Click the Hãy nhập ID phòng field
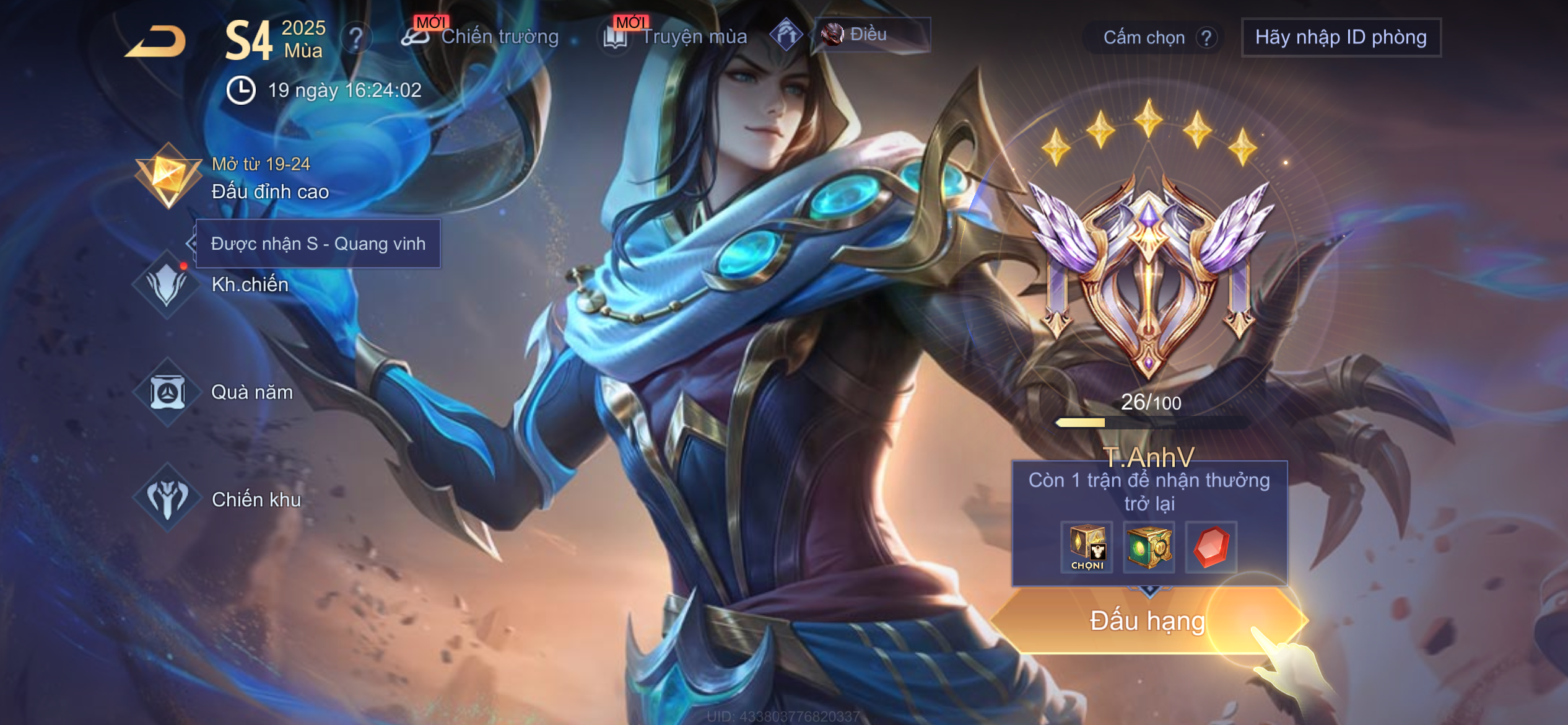 1341,38
